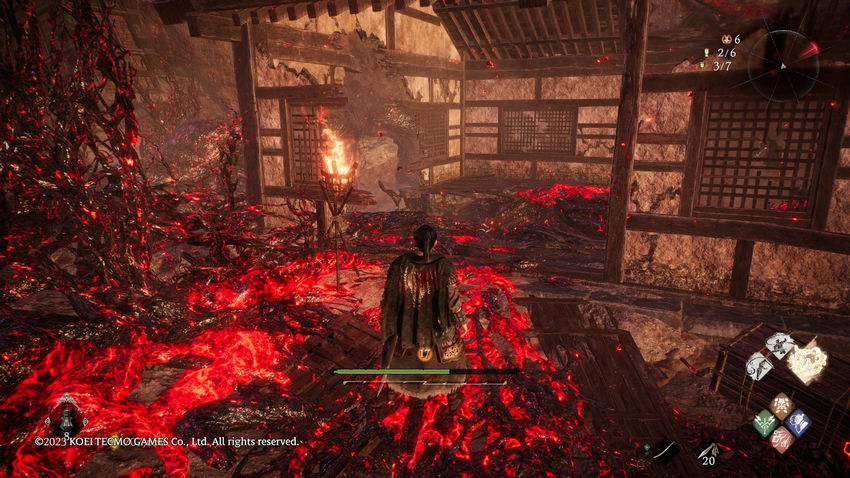Click the diamond-framed bell item icon
The width and height of the screenshot is (850, 478).
click(68, 418)
